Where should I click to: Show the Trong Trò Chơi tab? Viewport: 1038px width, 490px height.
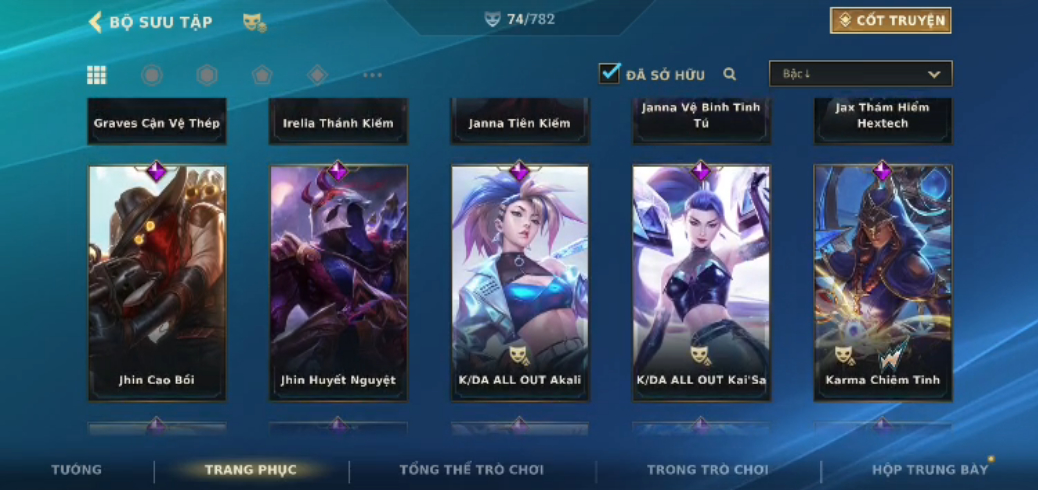pyautogui.click(x=707, y=470)
